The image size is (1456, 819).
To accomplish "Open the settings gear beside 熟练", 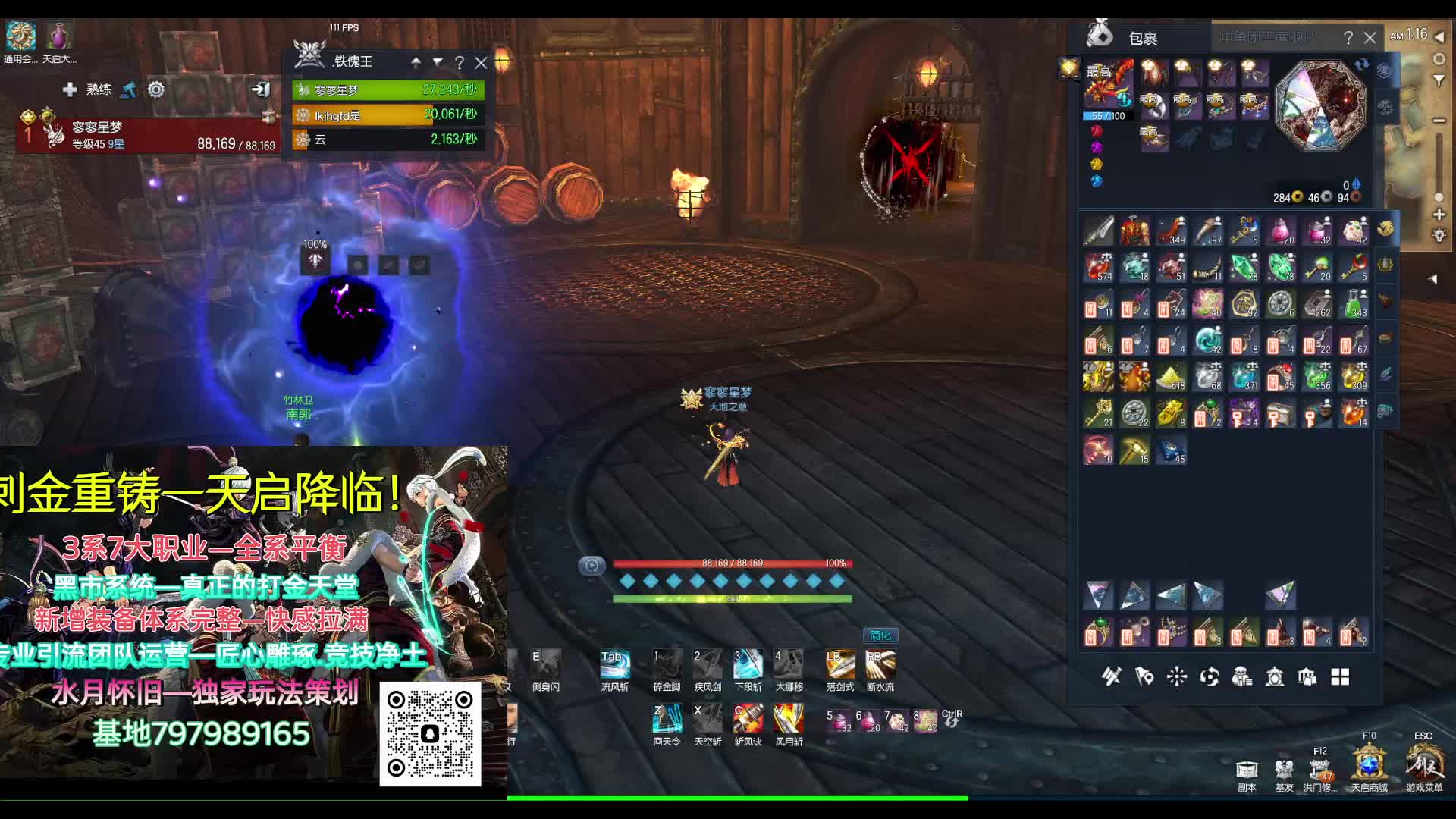I will tap(156, 89).
